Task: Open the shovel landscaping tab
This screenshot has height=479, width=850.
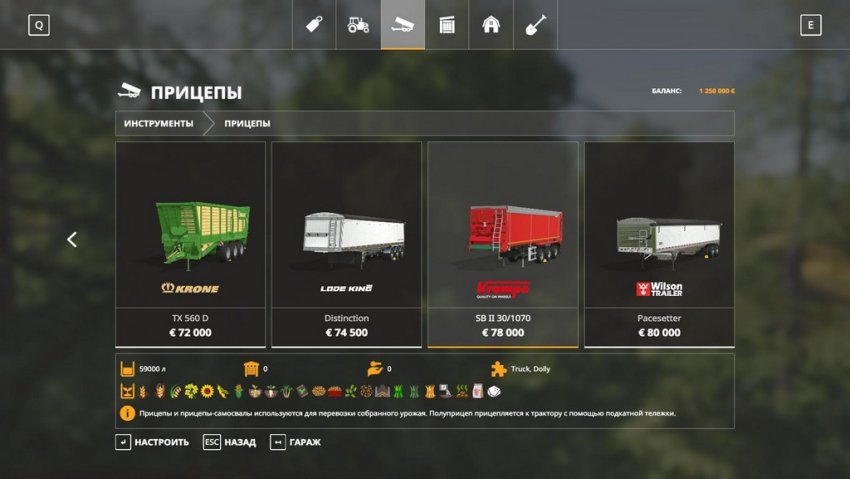Action: pyautogui.click(x=535, y=25)
